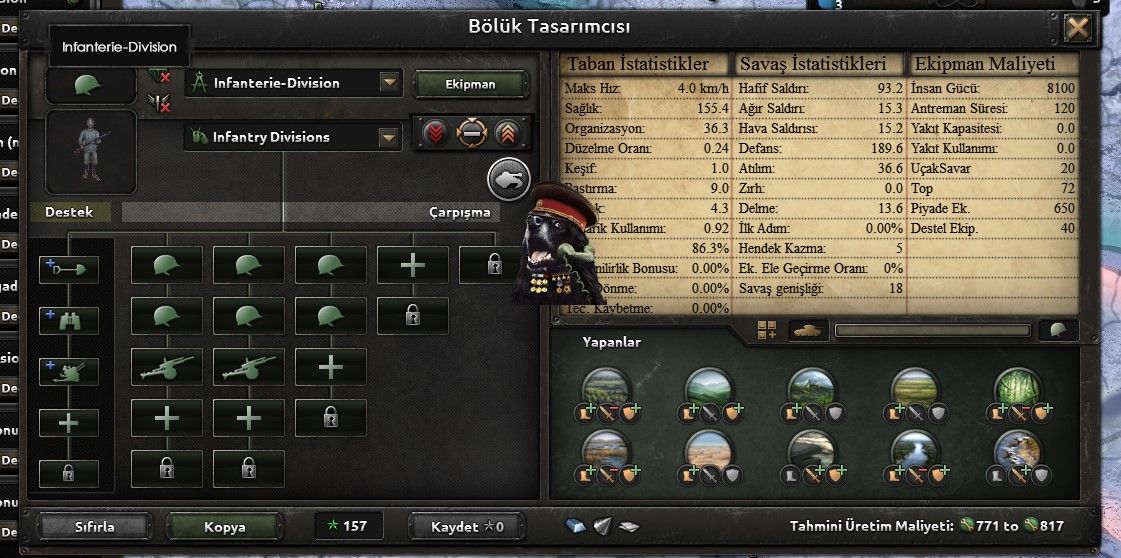Image resolution: width=1121 pixels, height=558 pixels.
Task: Select the forest terrain modifier icon
Action: click(x=1019, y=387)
